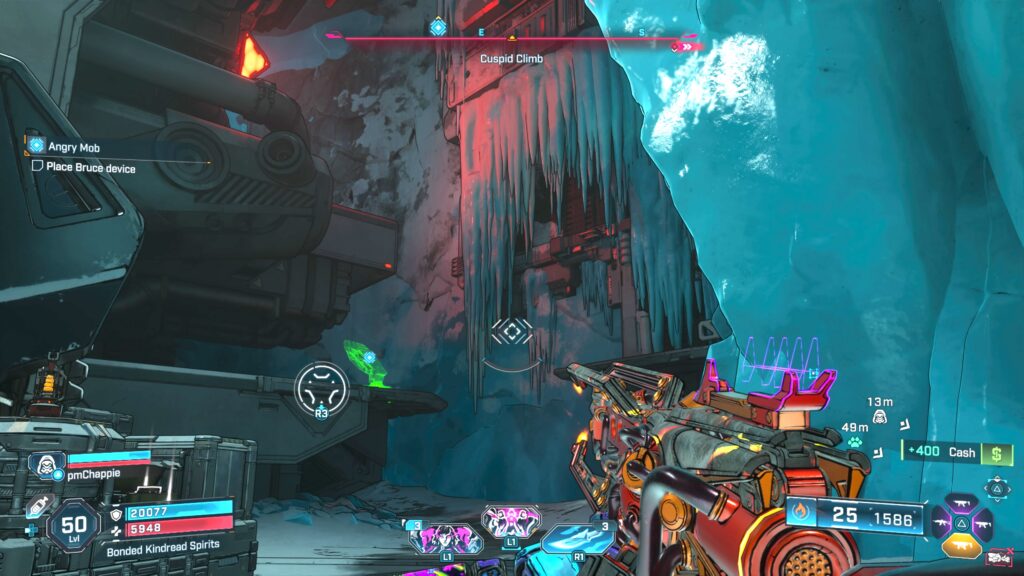Activate the blue blade ability icon
Viewport: 1024px width, 576px height.
pos(573,538)
